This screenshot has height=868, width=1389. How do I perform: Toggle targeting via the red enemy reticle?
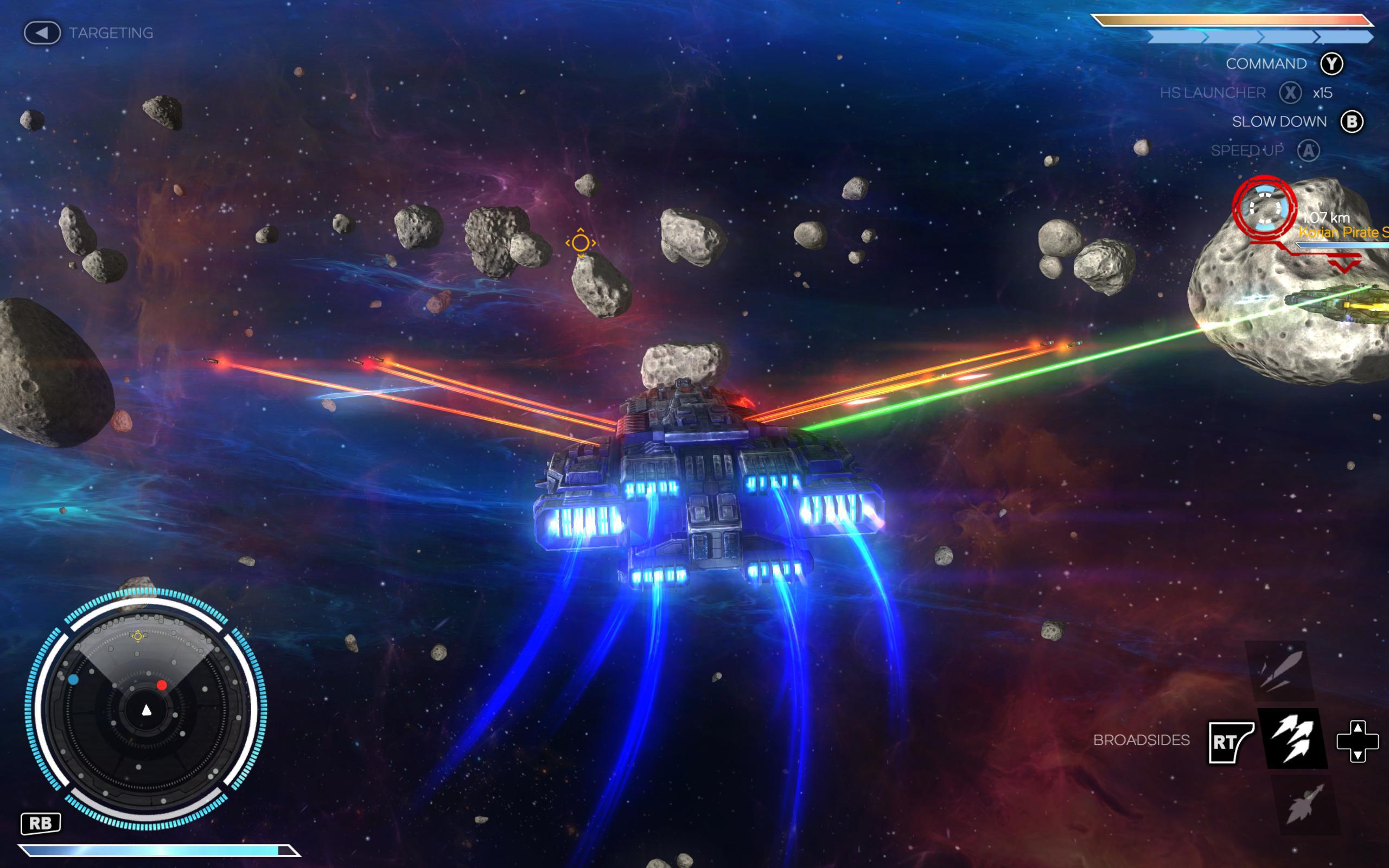pyautogui.click(x=1264, y=207)
